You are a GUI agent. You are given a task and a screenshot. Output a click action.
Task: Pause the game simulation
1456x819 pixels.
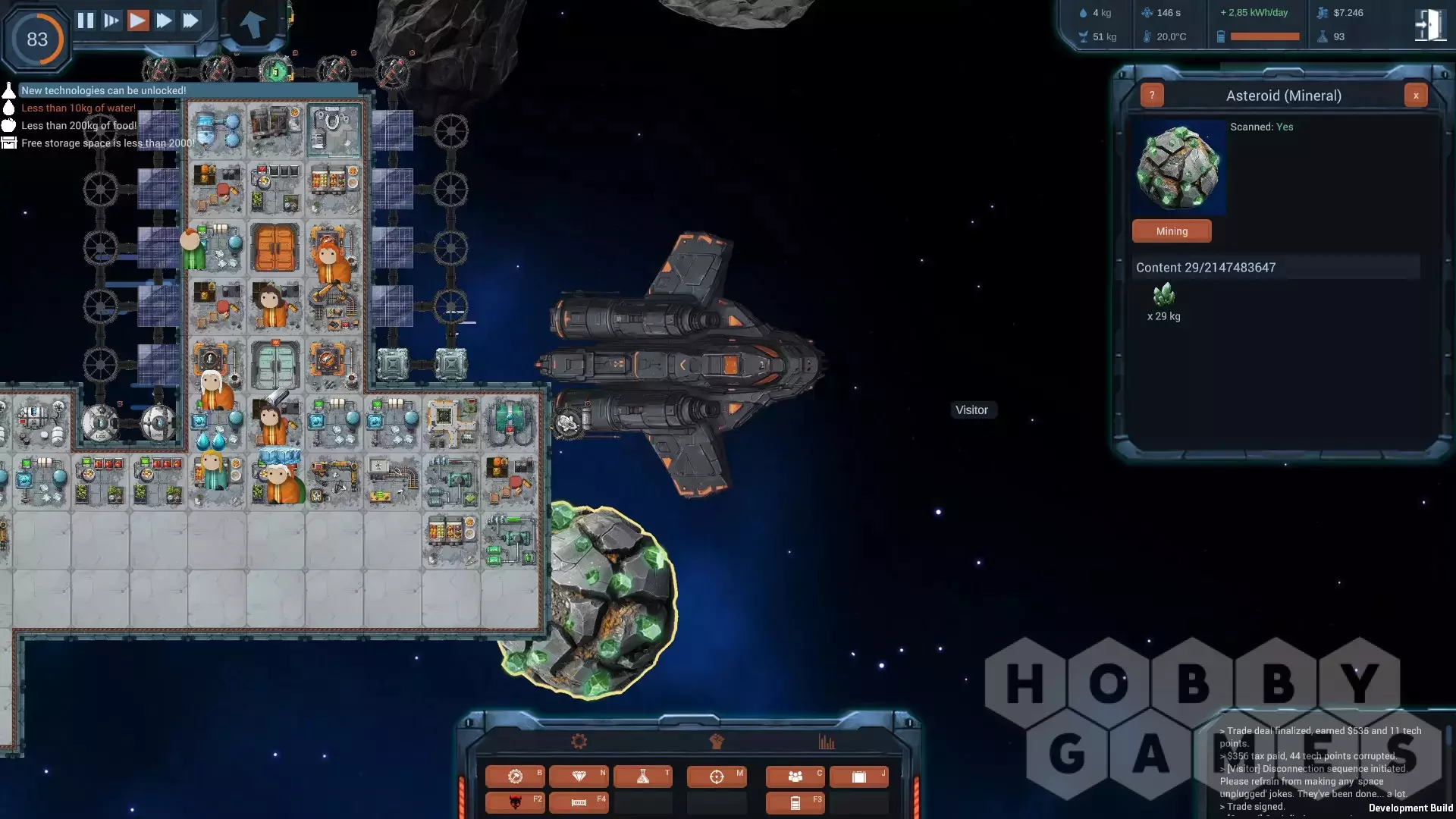pyautogui.click(x=86, y=20)
